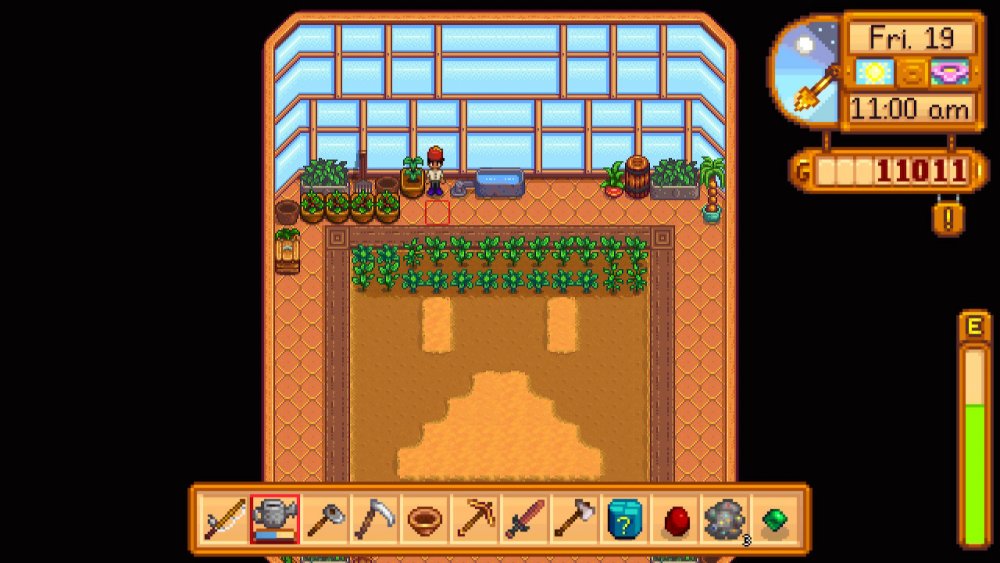Select the scythe tool slot
This screenshot has width=1000, height=563.
(374, 519)
